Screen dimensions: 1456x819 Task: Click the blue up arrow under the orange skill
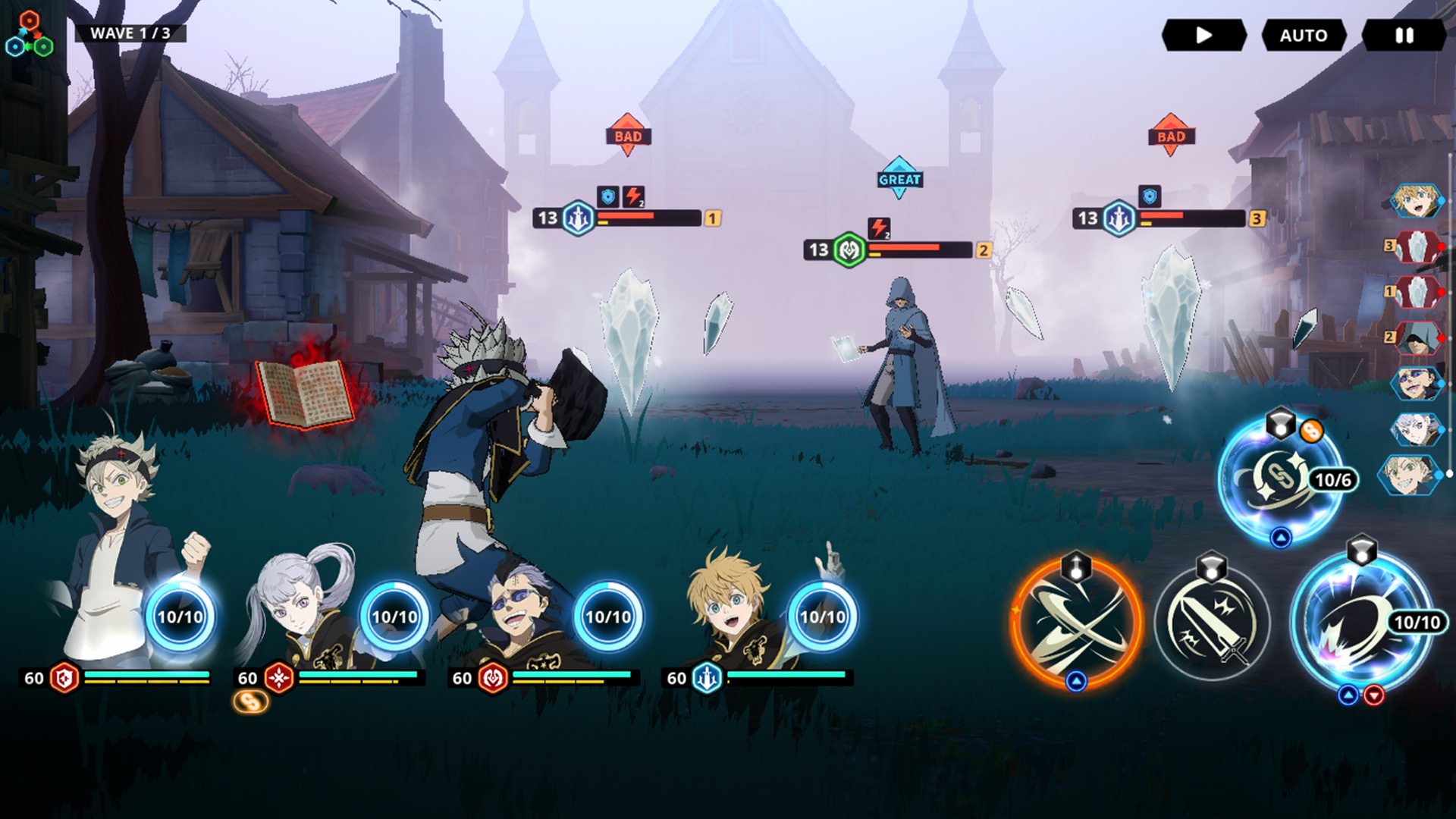1076,681
